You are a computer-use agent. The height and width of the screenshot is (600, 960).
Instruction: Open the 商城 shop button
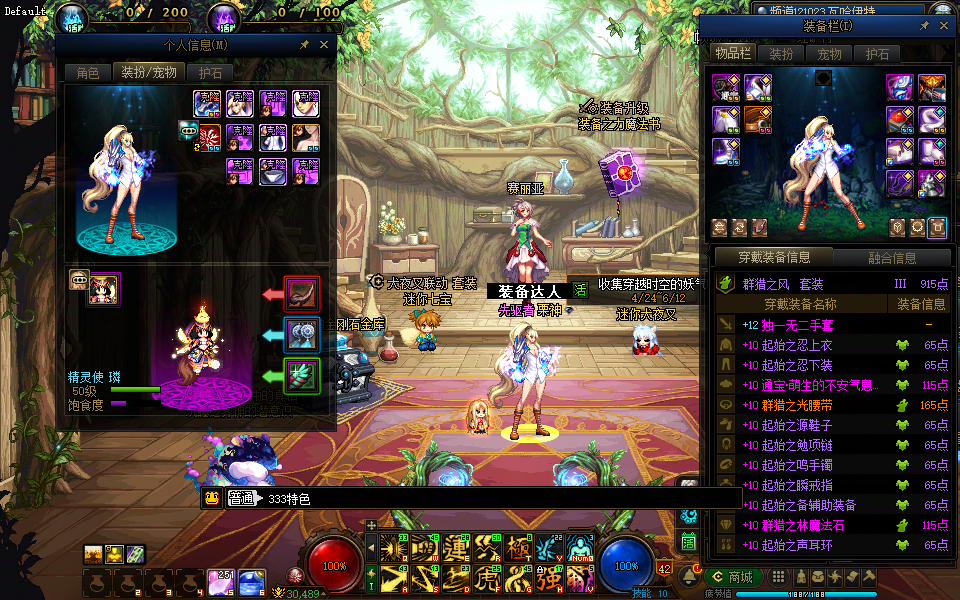[x=732, y=577]
